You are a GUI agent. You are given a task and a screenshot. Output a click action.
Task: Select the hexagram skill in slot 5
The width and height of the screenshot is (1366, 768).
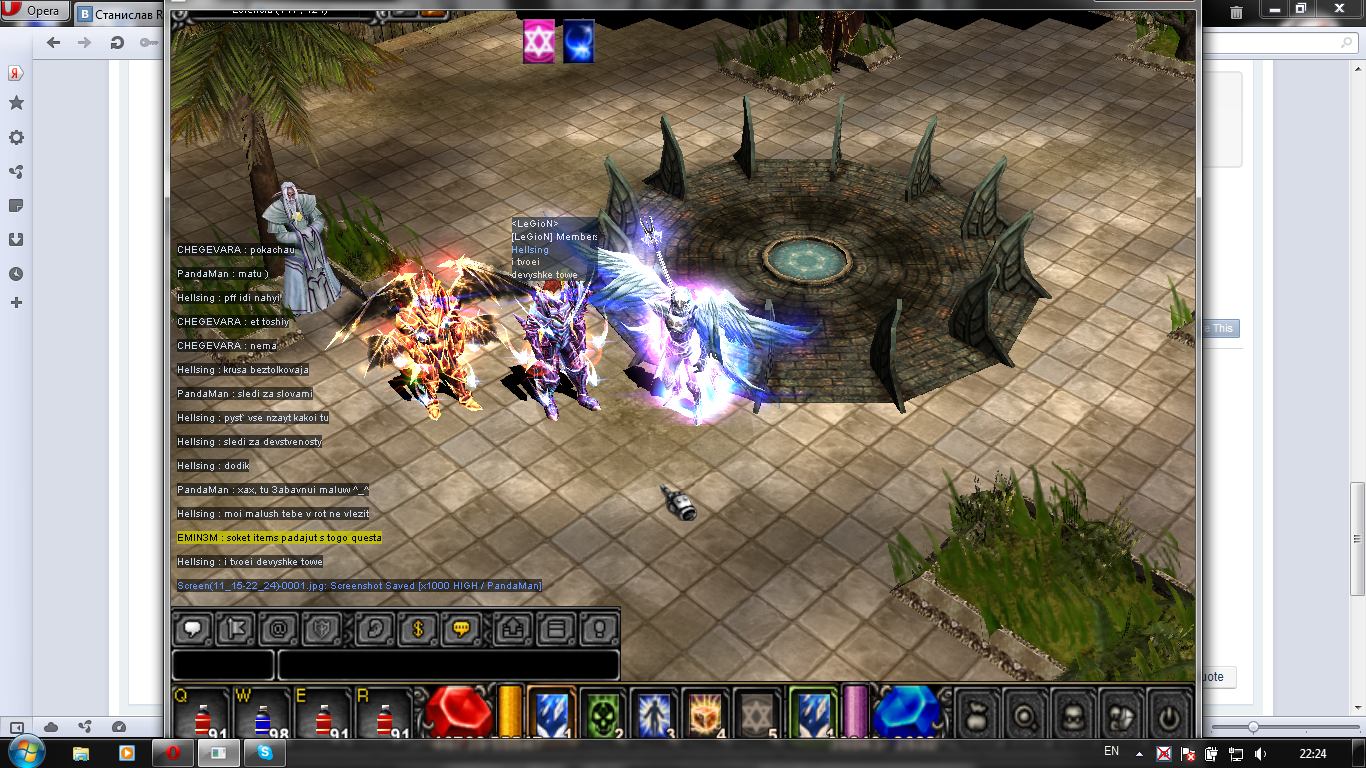tap(757, 714)
